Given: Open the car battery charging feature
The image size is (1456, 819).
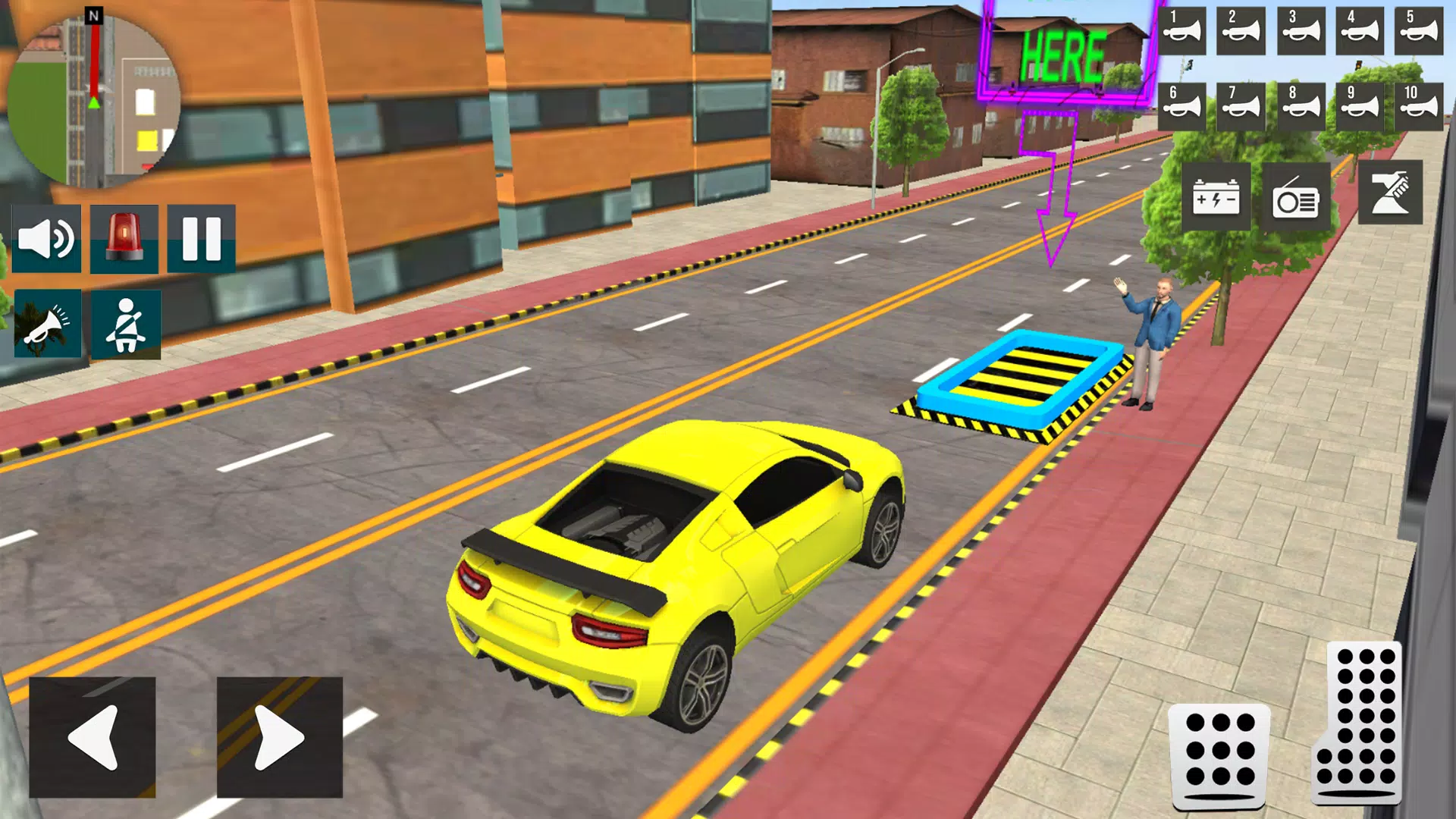Looking at the screenshot, I should (1218, 196).
